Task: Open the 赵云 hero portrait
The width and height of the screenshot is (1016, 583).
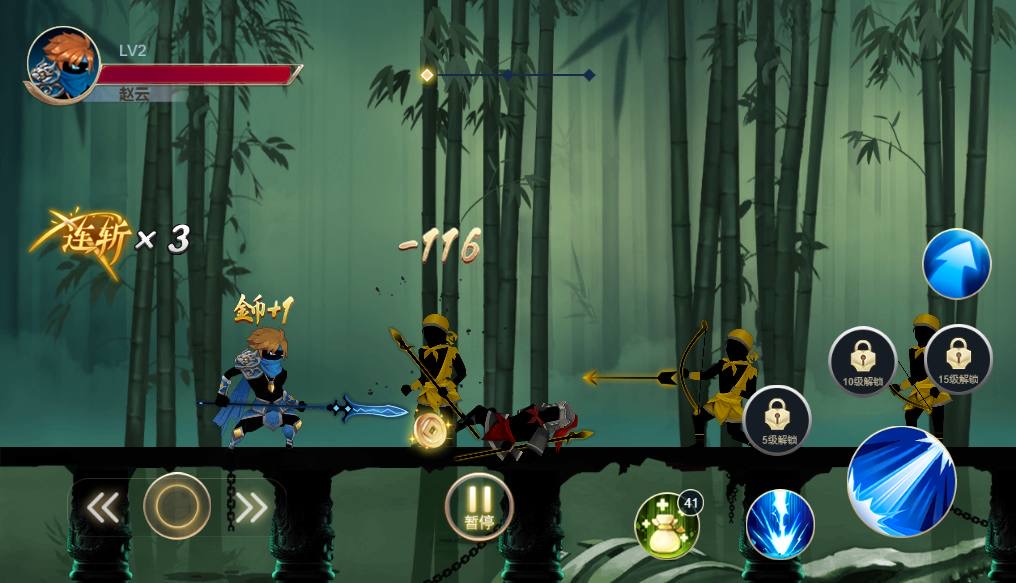Action: 62,66
